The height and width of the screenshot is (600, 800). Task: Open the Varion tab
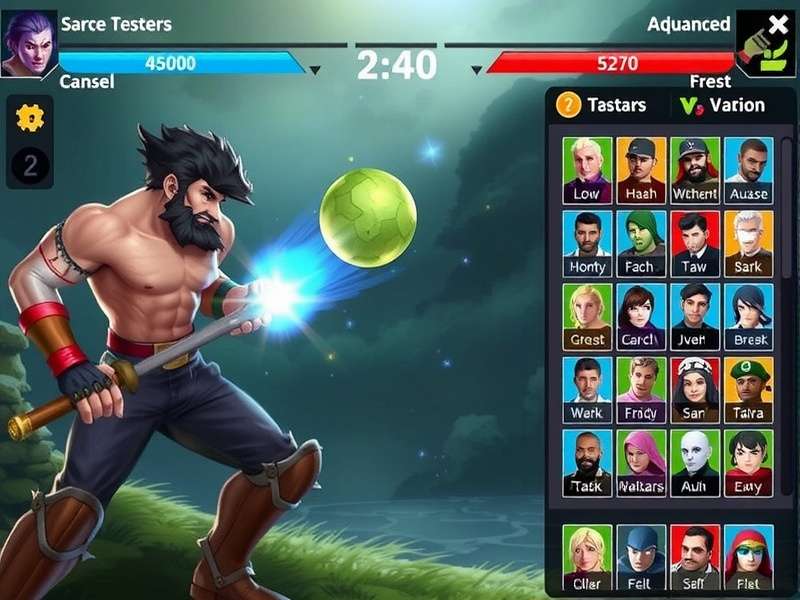[722, 105]
